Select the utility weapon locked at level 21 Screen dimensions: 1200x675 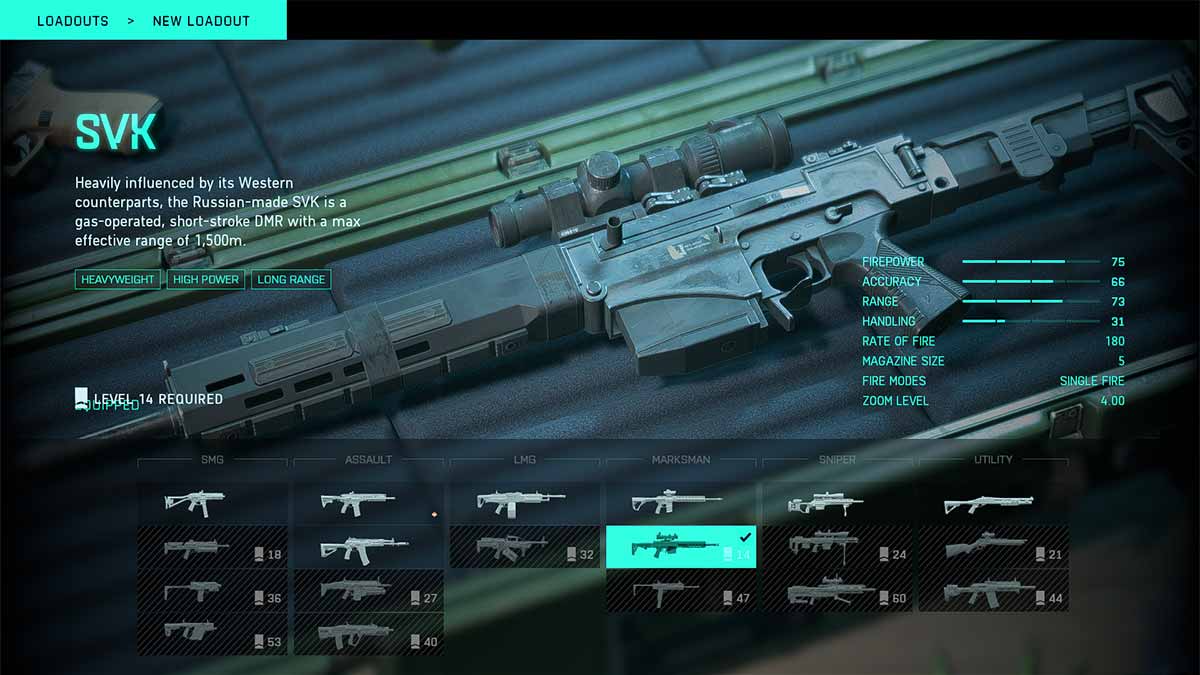pyautogui.click(x=993, y=548)
